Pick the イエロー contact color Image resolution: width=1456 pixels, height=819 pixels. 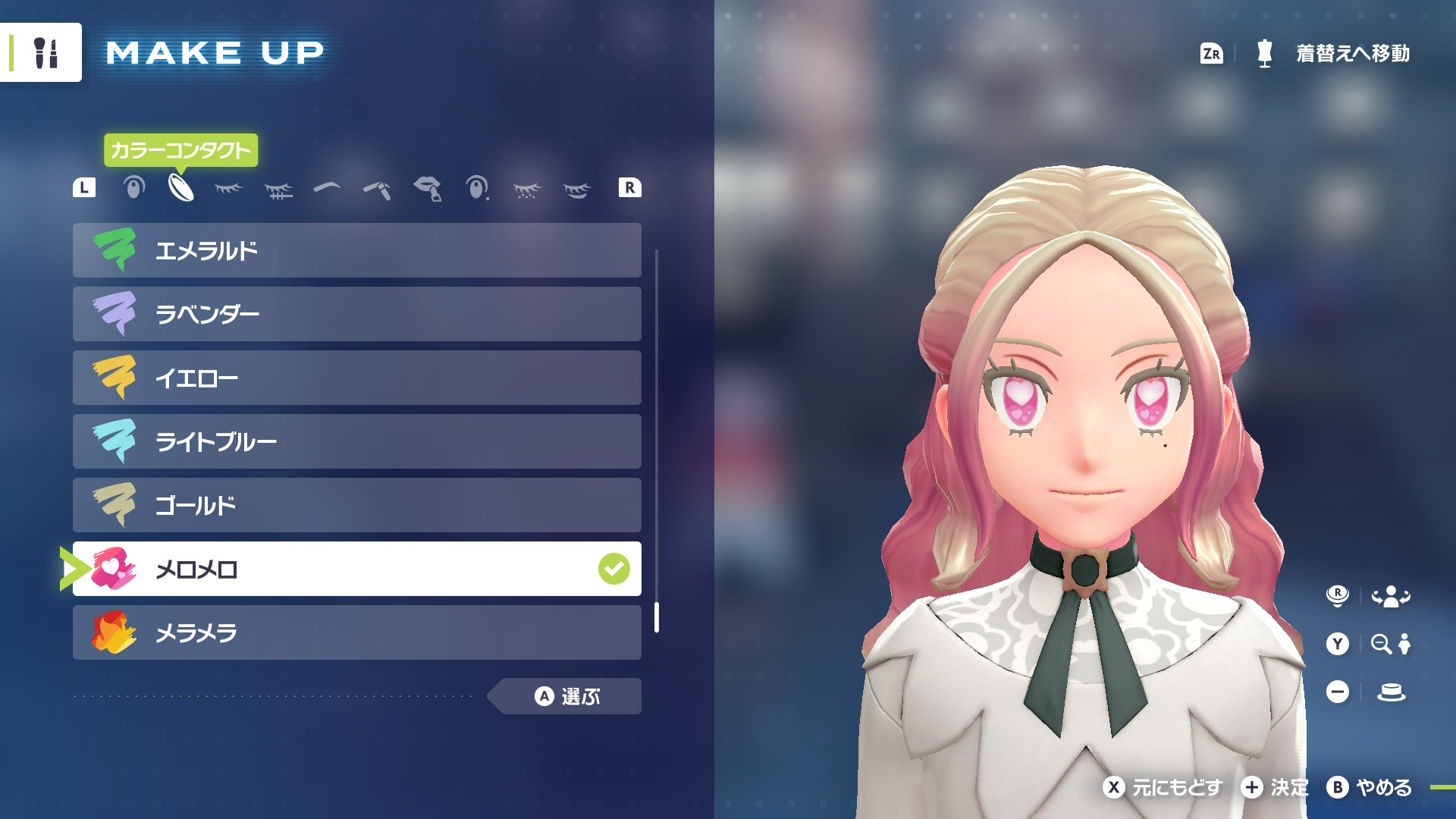[356, 378]
